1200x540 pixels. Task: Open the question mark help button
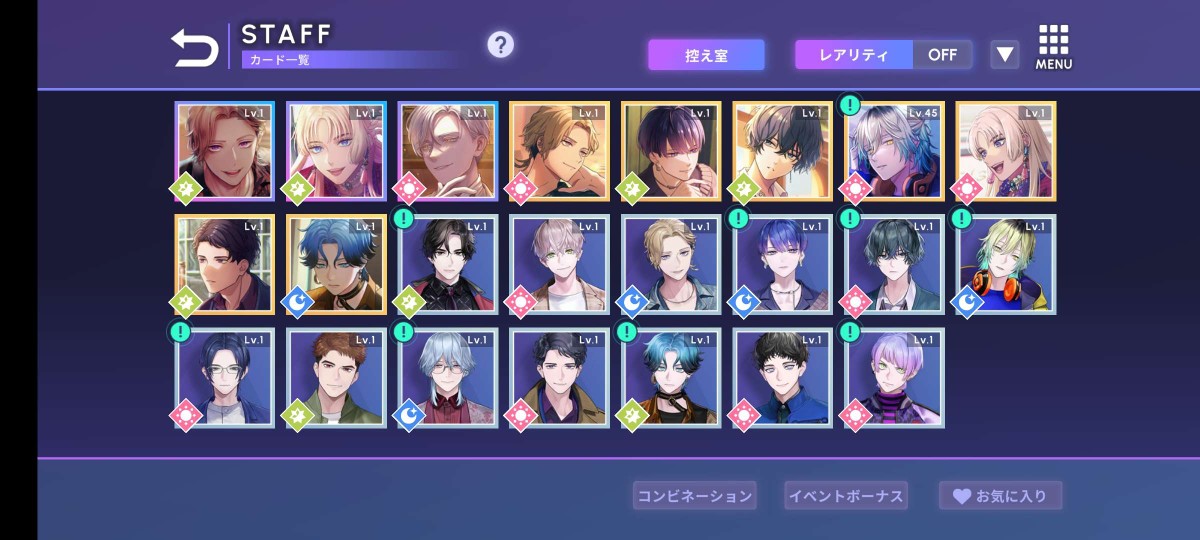click(x=500, y=44)
